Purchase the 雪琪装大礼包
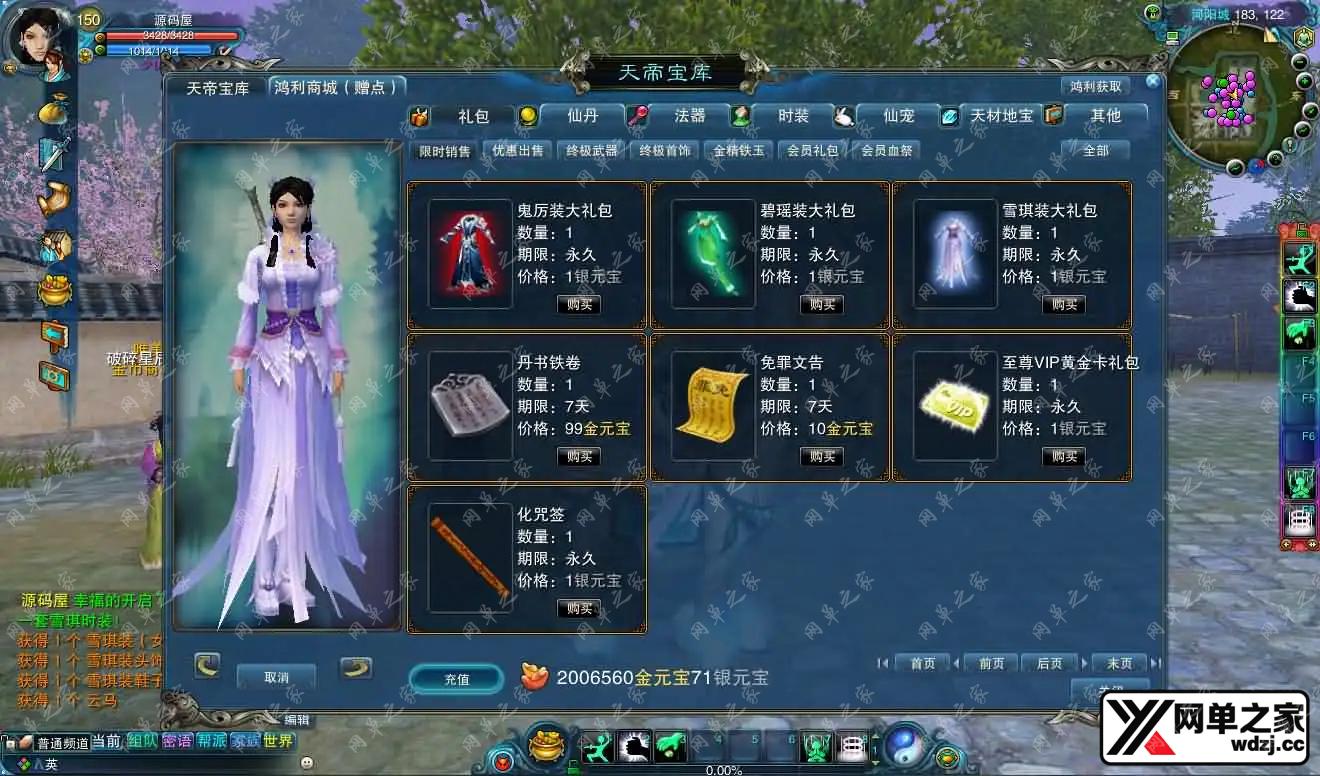The width and height of the screenshot is (1320, 776). pos(1064,304)
